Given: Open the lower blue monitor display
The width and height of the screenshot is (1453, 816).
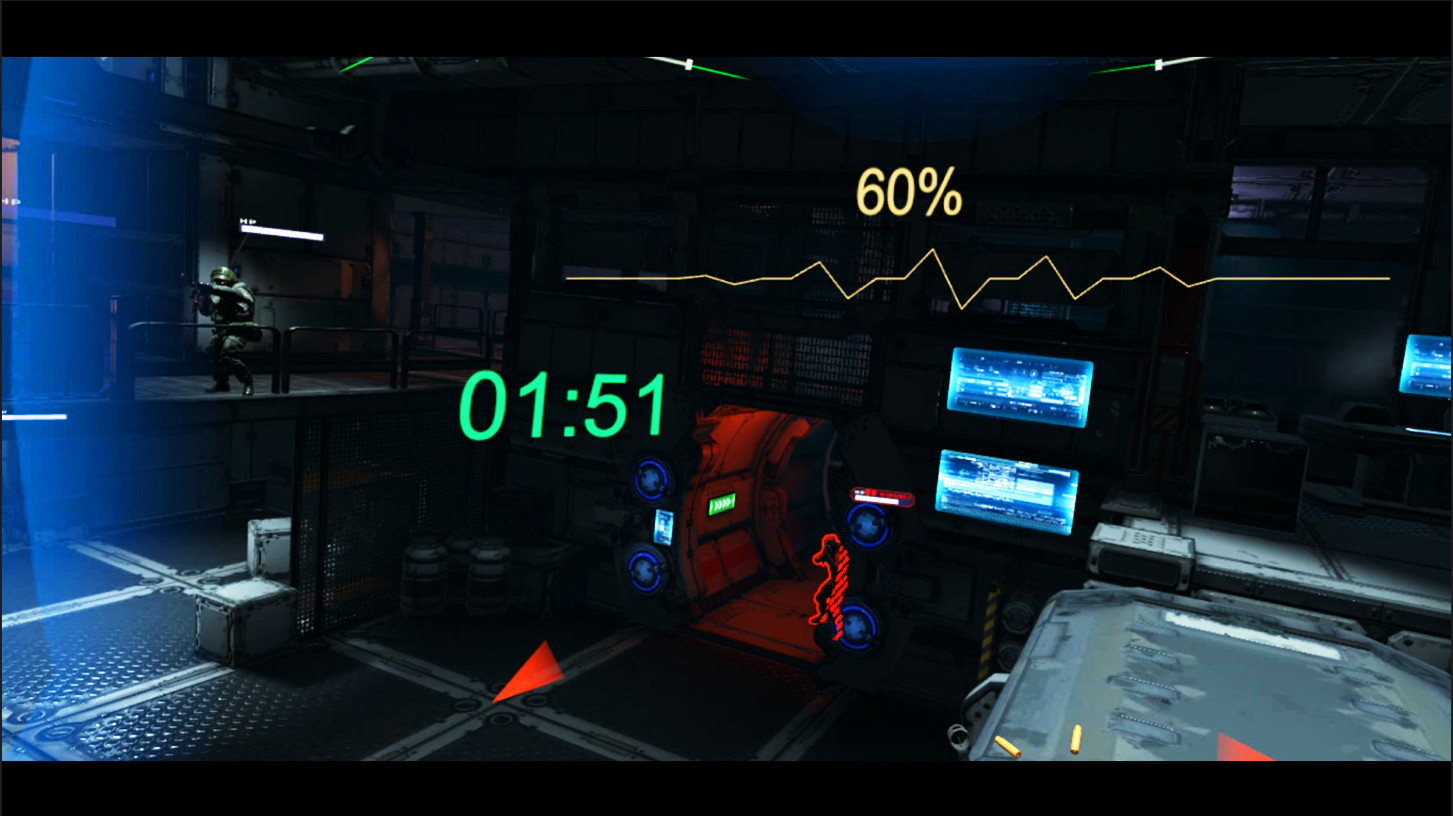Looking at the screenshot, I should click(1007, 491).
